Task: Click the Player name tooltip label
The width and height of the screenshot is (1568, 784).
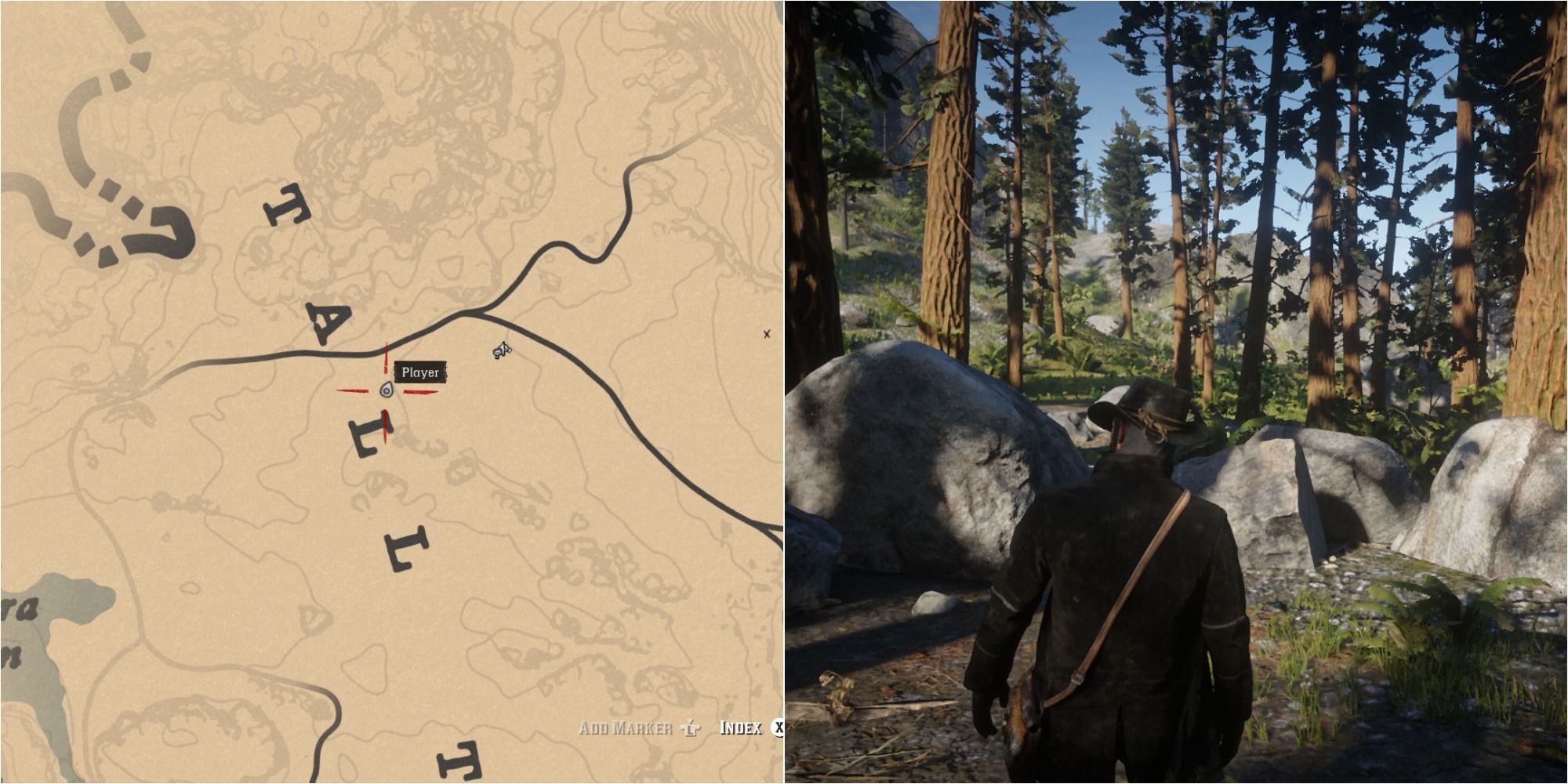Action: (x=420, y=371)
